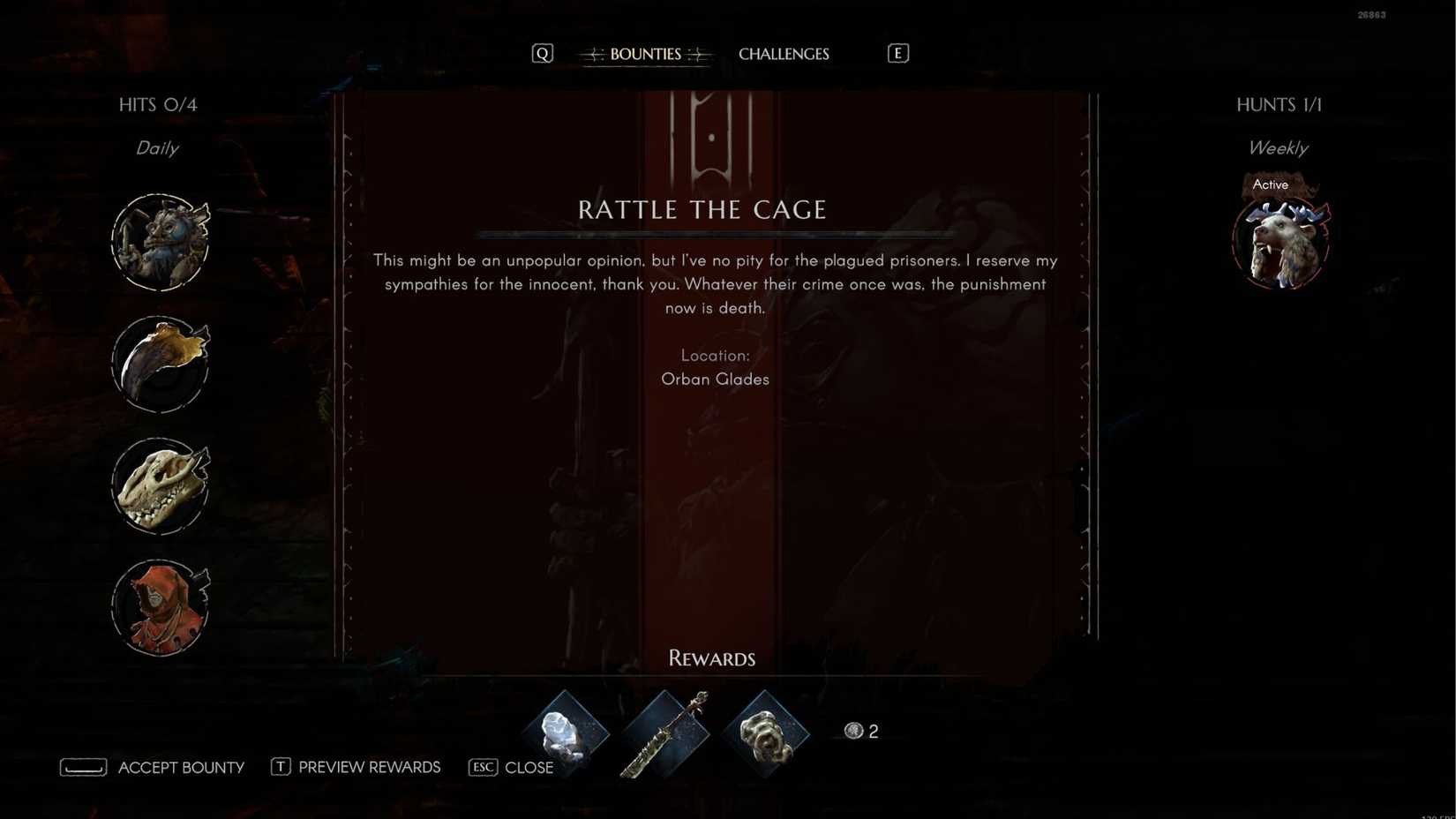Select the red hooded figure daily bounty icon
Screen dimensions: 1456x819
pos(161,606)
